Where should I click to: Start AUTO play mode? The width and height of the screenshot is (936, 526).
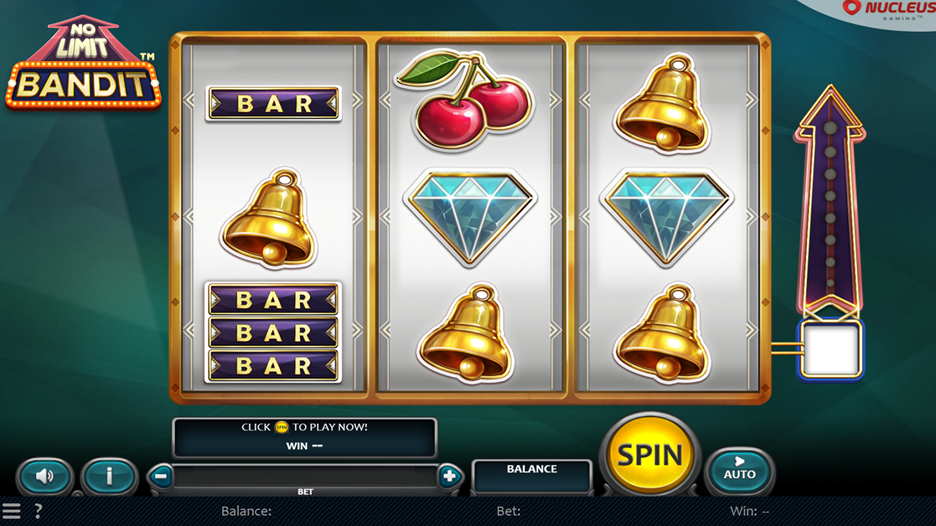[740, 469]
